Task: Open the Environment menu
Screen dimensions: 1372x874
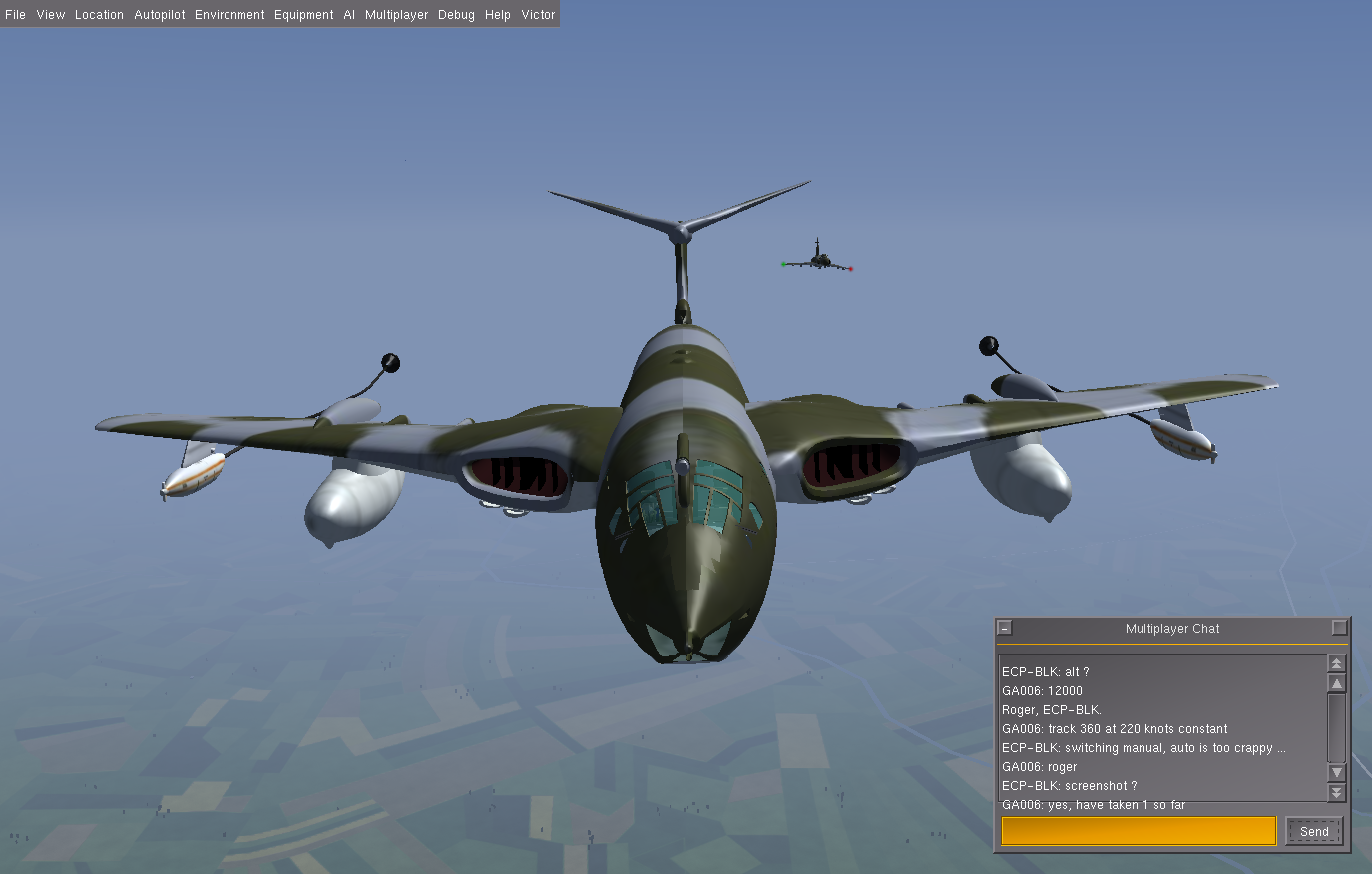Action: tap(229, 15)
